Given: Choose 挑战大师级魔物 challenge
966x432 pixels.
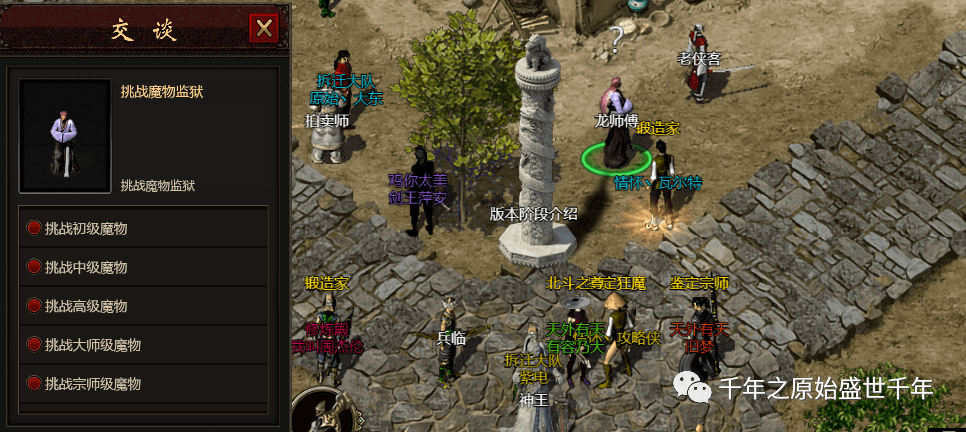Looking at the screenshot, I should coord(92,345).
